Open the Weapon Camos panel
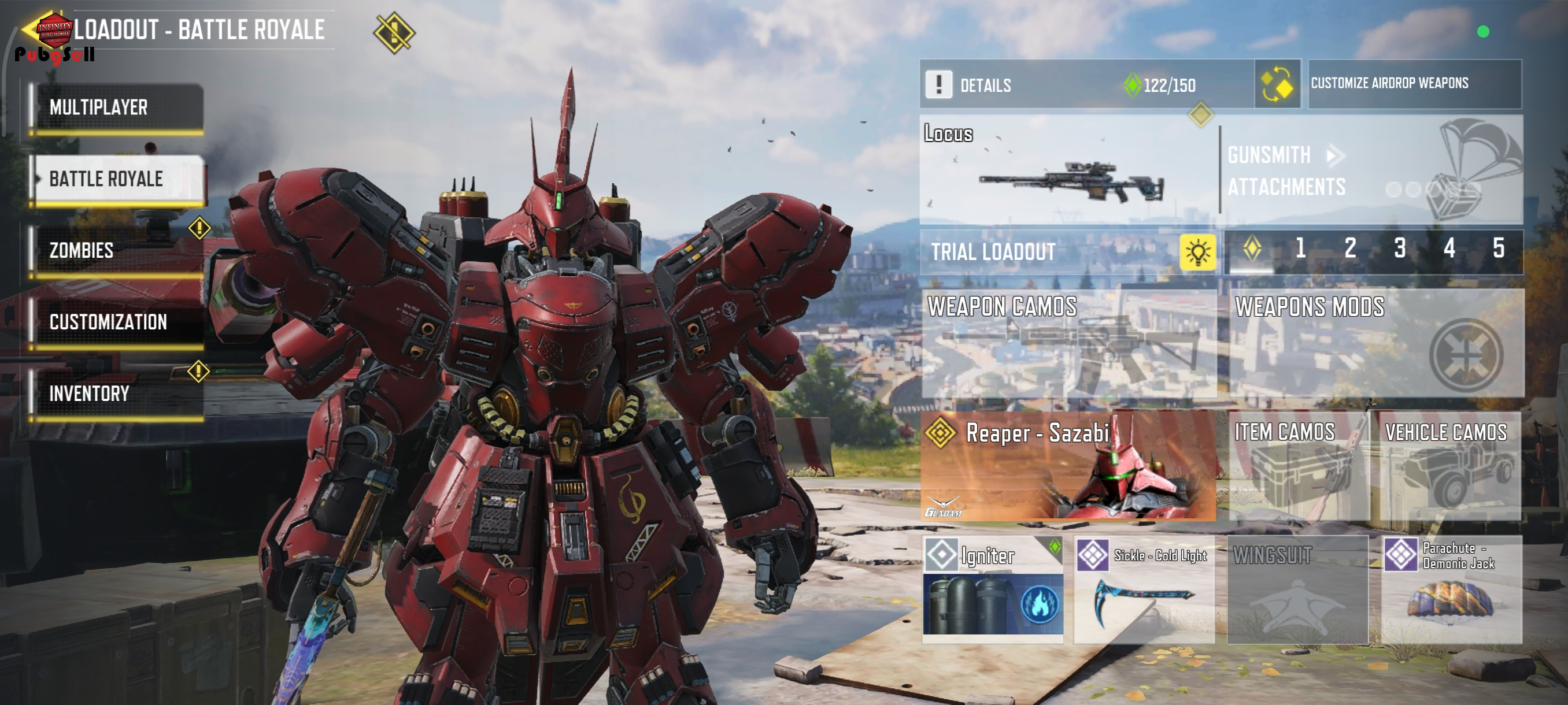Viewport: 1568px width, 705px height. [1069, 344]
